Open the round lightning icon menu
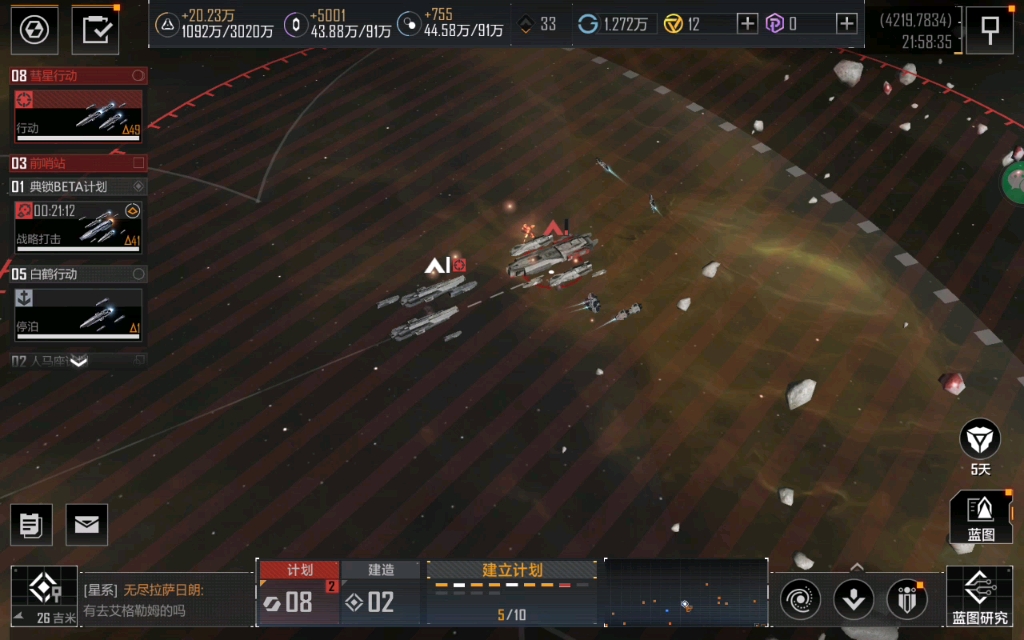 click(34, 29)
